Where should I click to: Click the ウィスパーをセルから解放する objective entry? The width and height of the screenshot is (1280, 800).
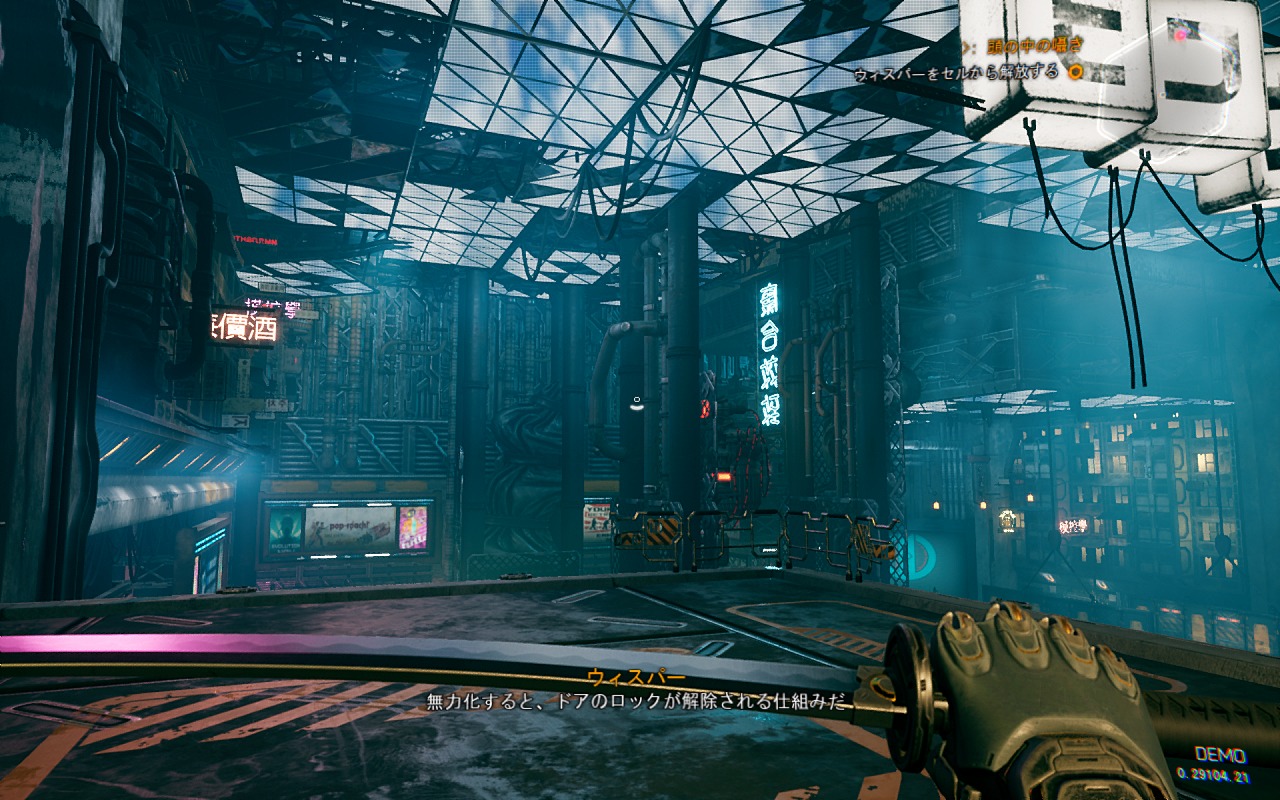coord(955,73)
